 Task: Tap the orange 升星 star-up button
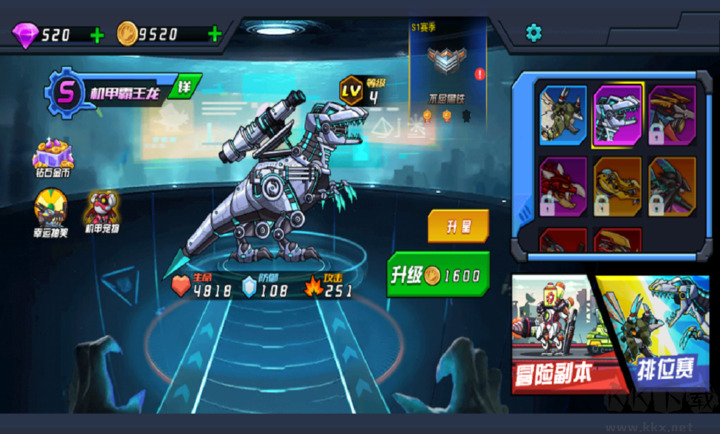pyautogui.click(x=458, y=225)
